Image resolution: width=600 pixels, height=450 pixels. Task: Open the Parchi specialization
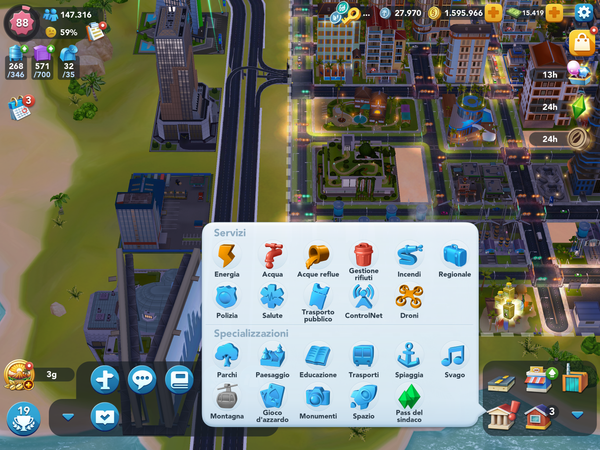(x=227, y=357)
